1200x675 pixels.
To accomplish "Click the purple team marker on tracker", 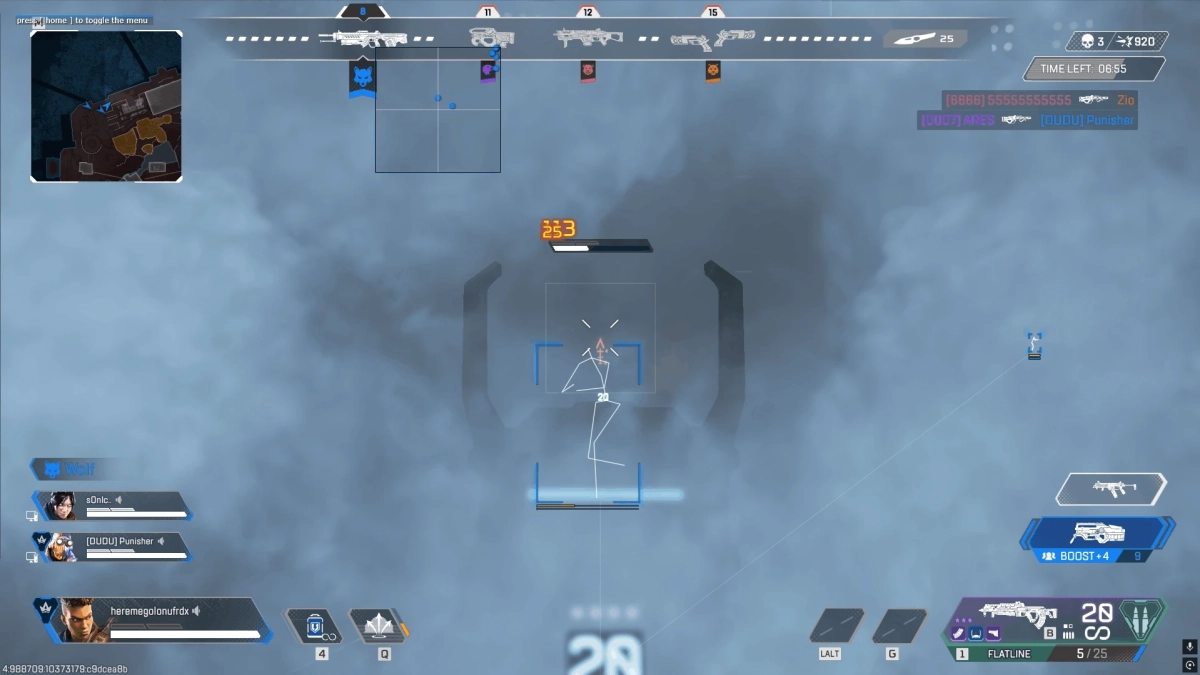I will 487,70.
